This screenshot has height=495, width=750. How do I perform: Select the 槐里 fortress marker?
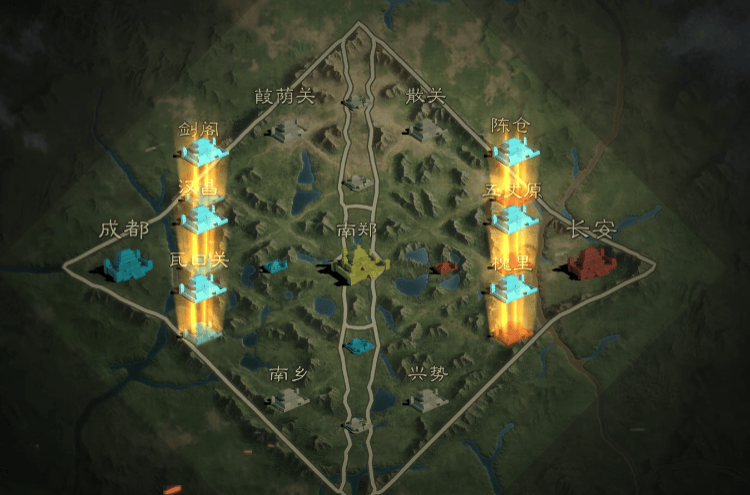514,288
